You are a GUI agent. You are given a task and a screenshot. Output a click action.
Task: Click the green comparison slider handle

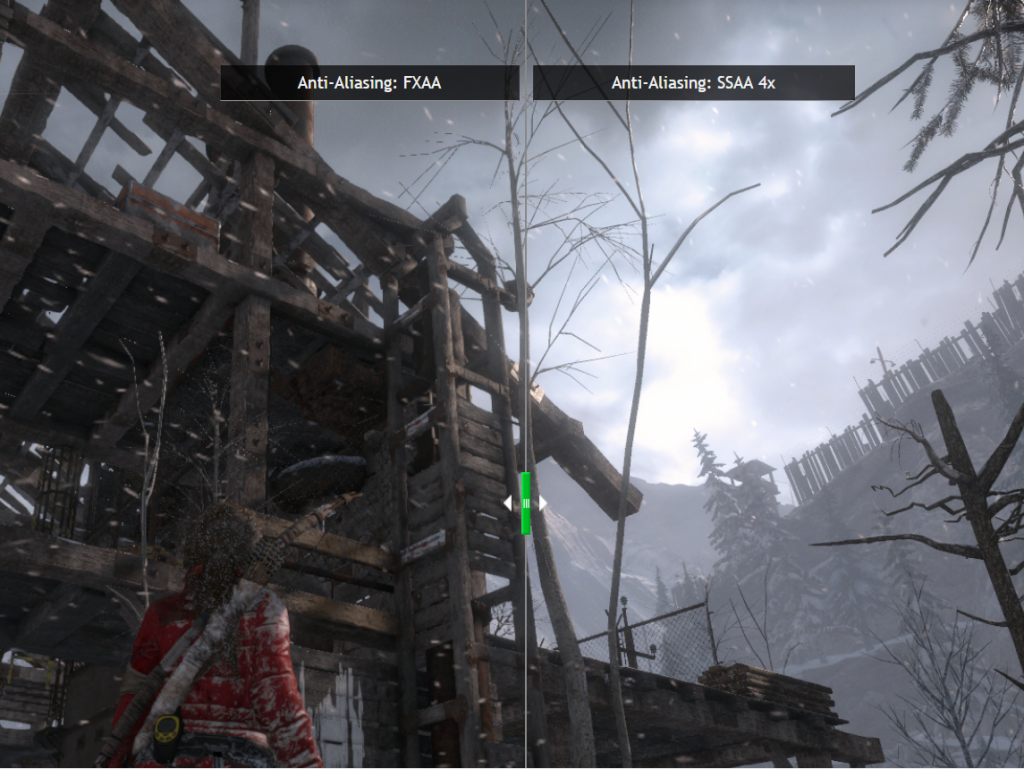point(525,503)
